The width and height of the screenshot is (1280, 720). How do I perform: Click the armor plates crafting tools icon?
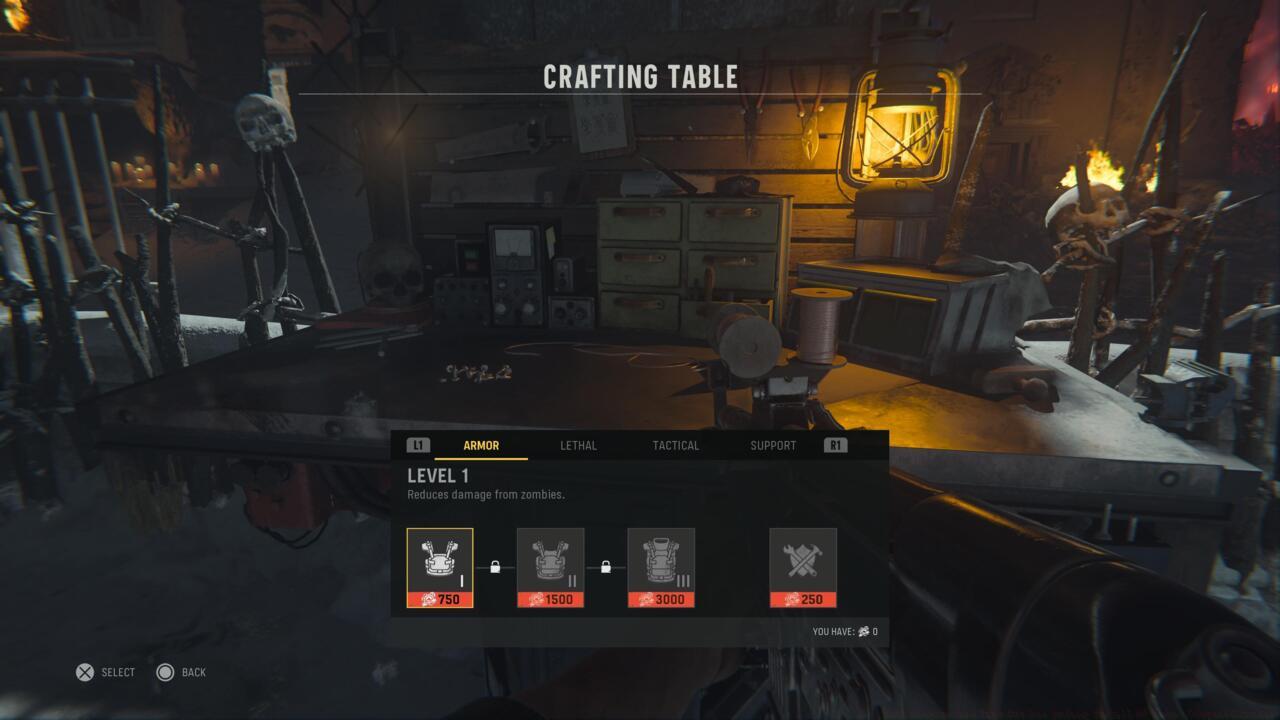click(803, 560)
